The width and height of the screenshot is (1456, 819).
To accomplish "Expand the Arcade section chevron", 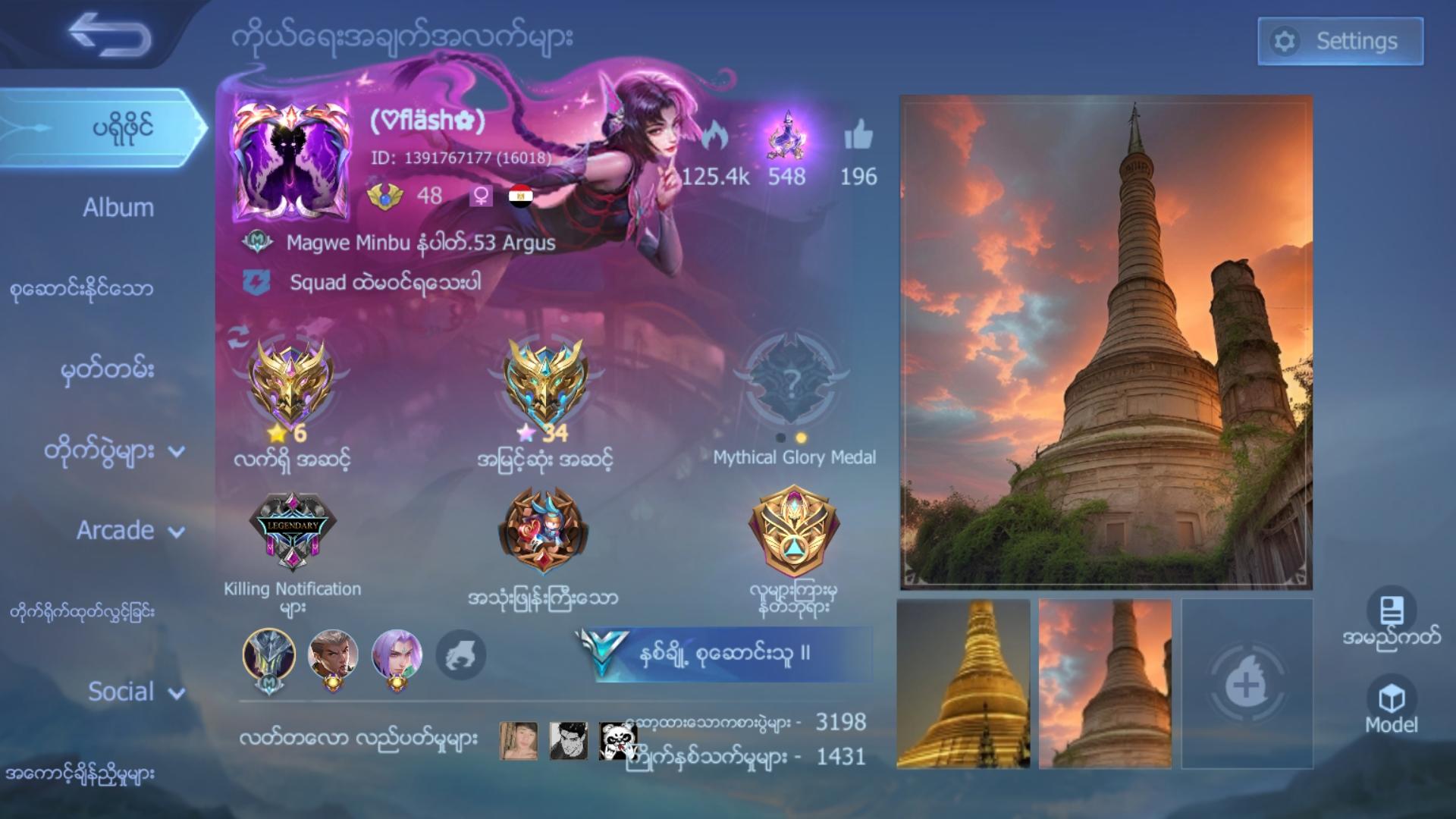I will 177,532.
